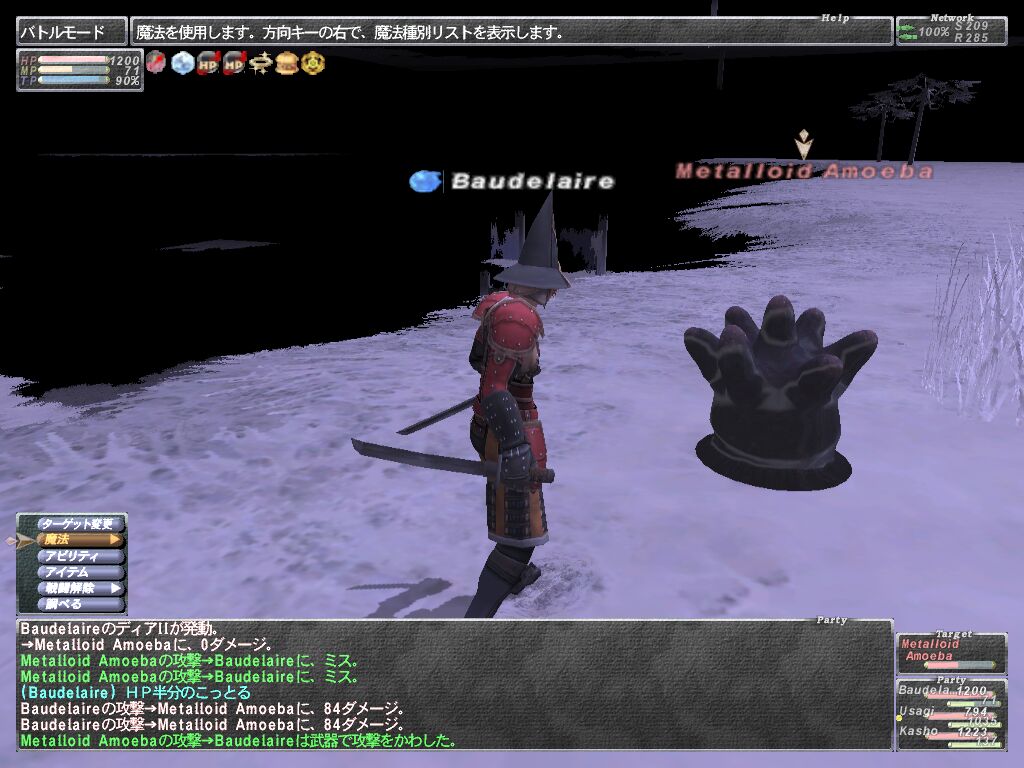1024x768 pixels.
Task: Click the sparkling ring status effect icon
Action: point(261,63)
